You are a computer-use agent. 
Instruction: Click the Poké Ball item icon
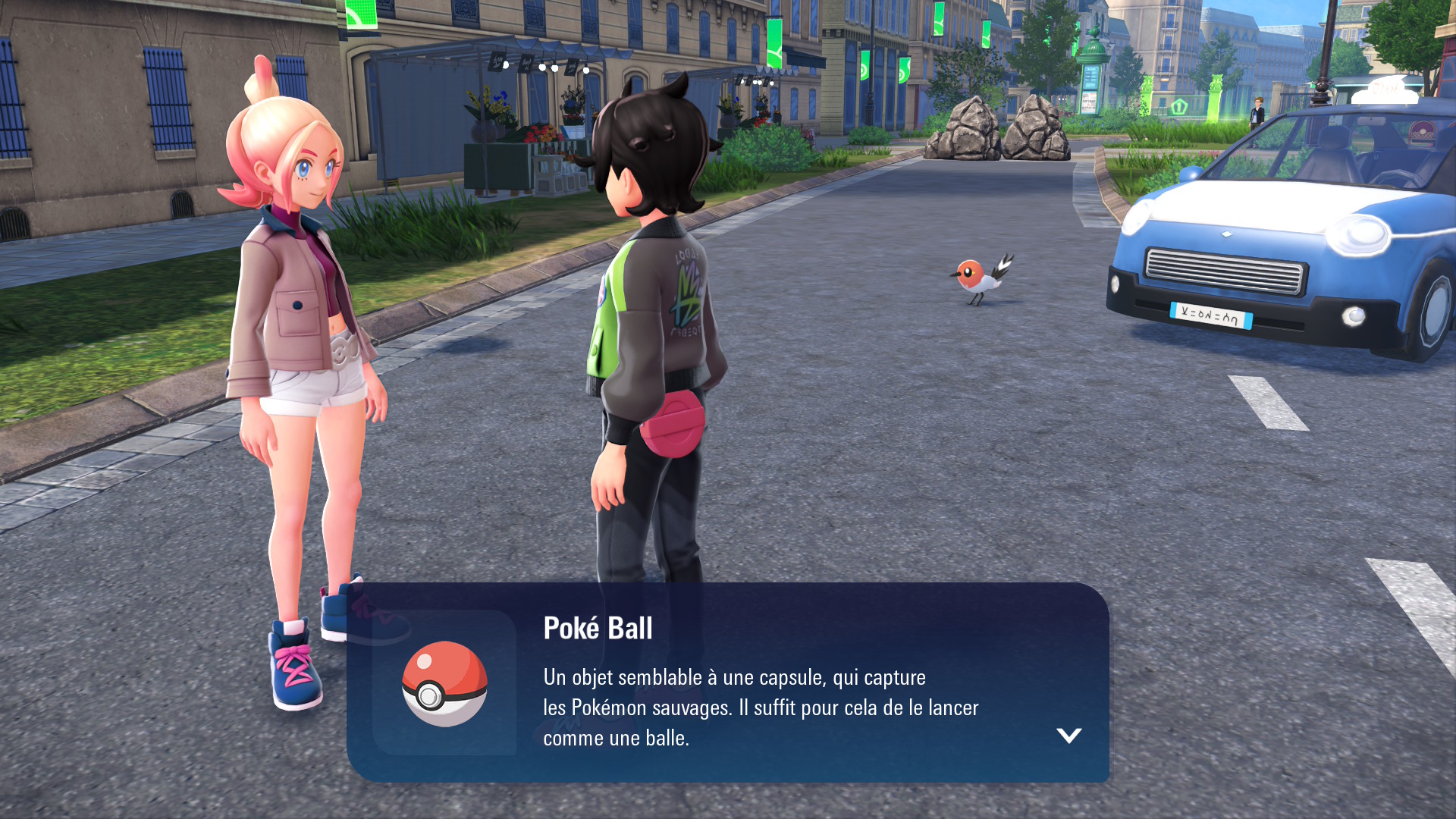point(444,683)
